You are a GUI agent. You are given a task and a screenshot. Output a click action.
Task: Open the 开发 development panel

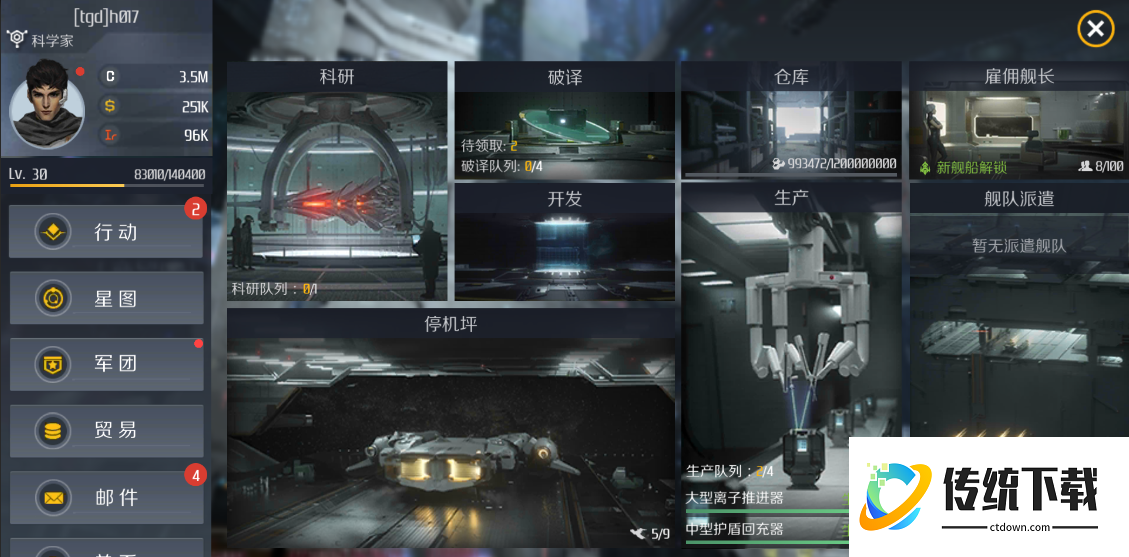(x=564, y=245)
